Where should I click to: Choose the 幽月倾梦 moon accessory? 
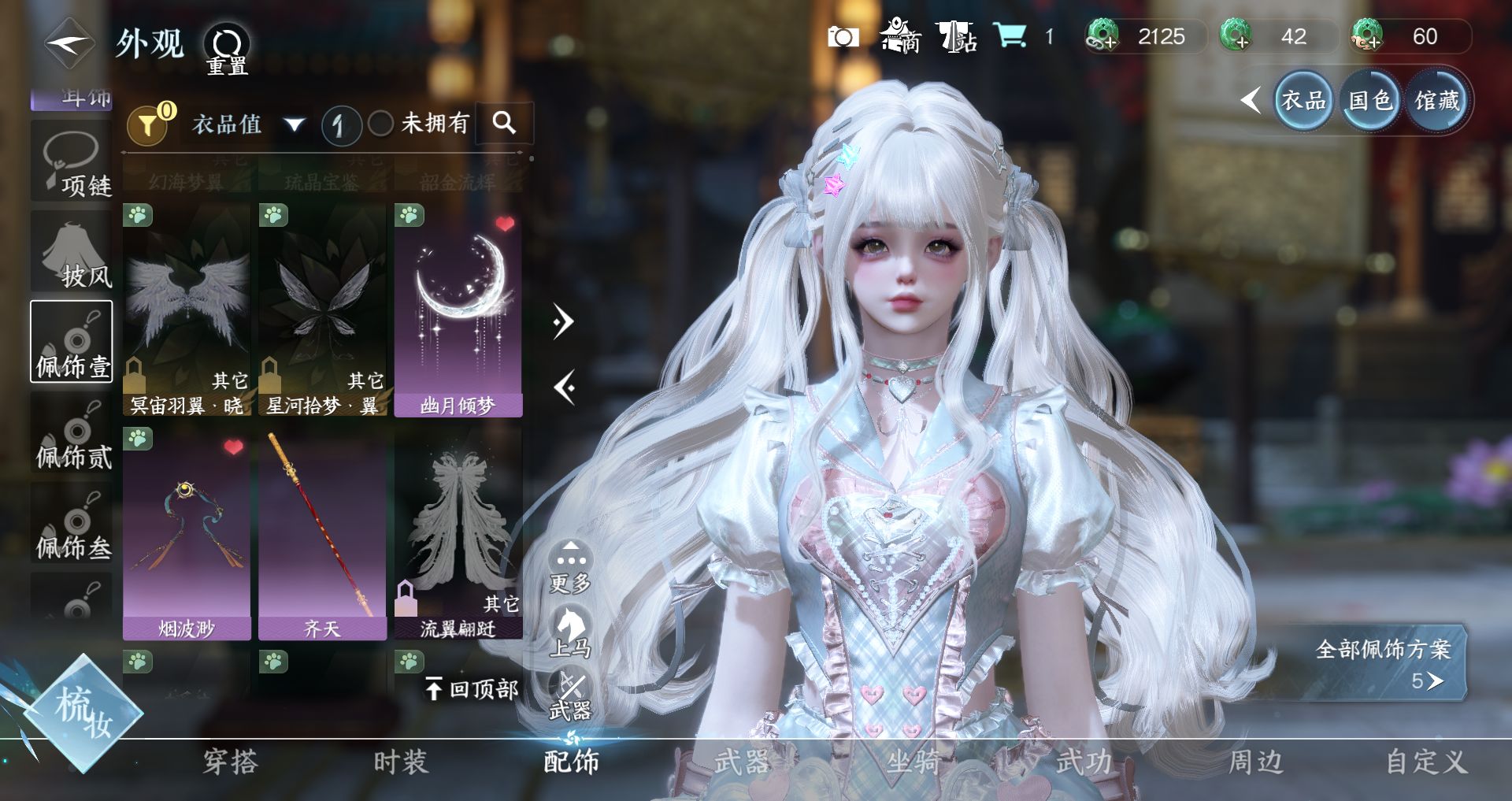point(458,311)
